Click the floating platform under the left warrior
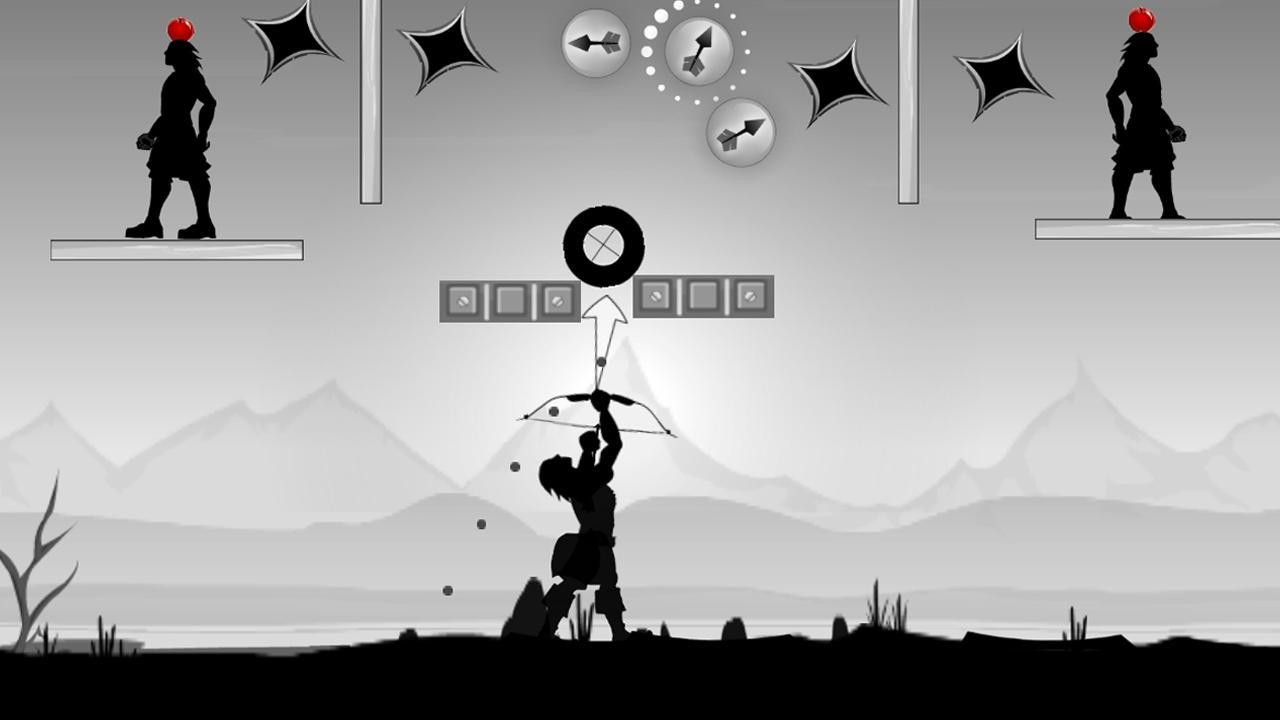 (x=176, y=249)
